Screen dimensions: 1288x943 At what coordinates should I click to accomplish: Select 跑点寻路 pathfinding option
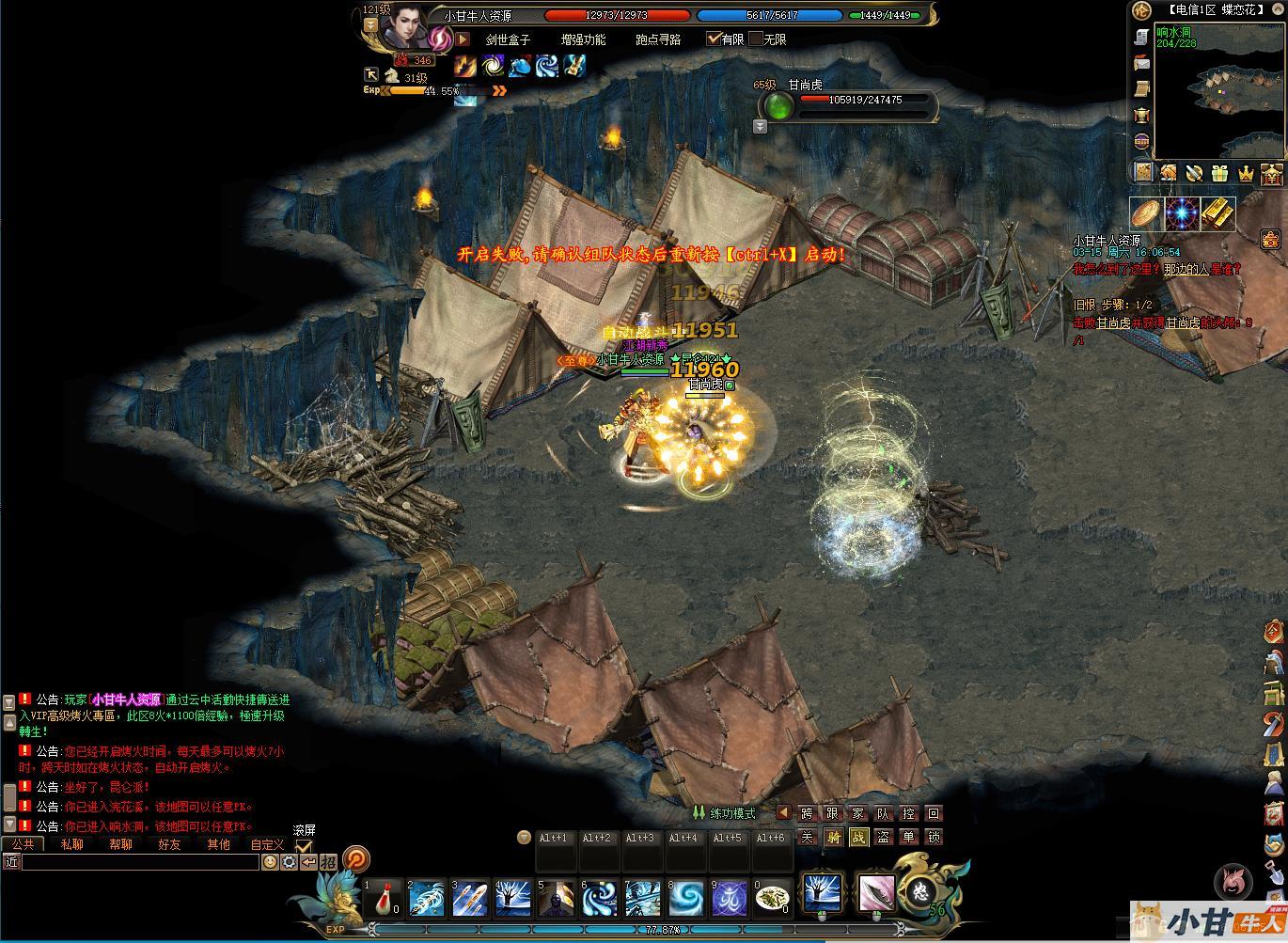click(658, 39)
